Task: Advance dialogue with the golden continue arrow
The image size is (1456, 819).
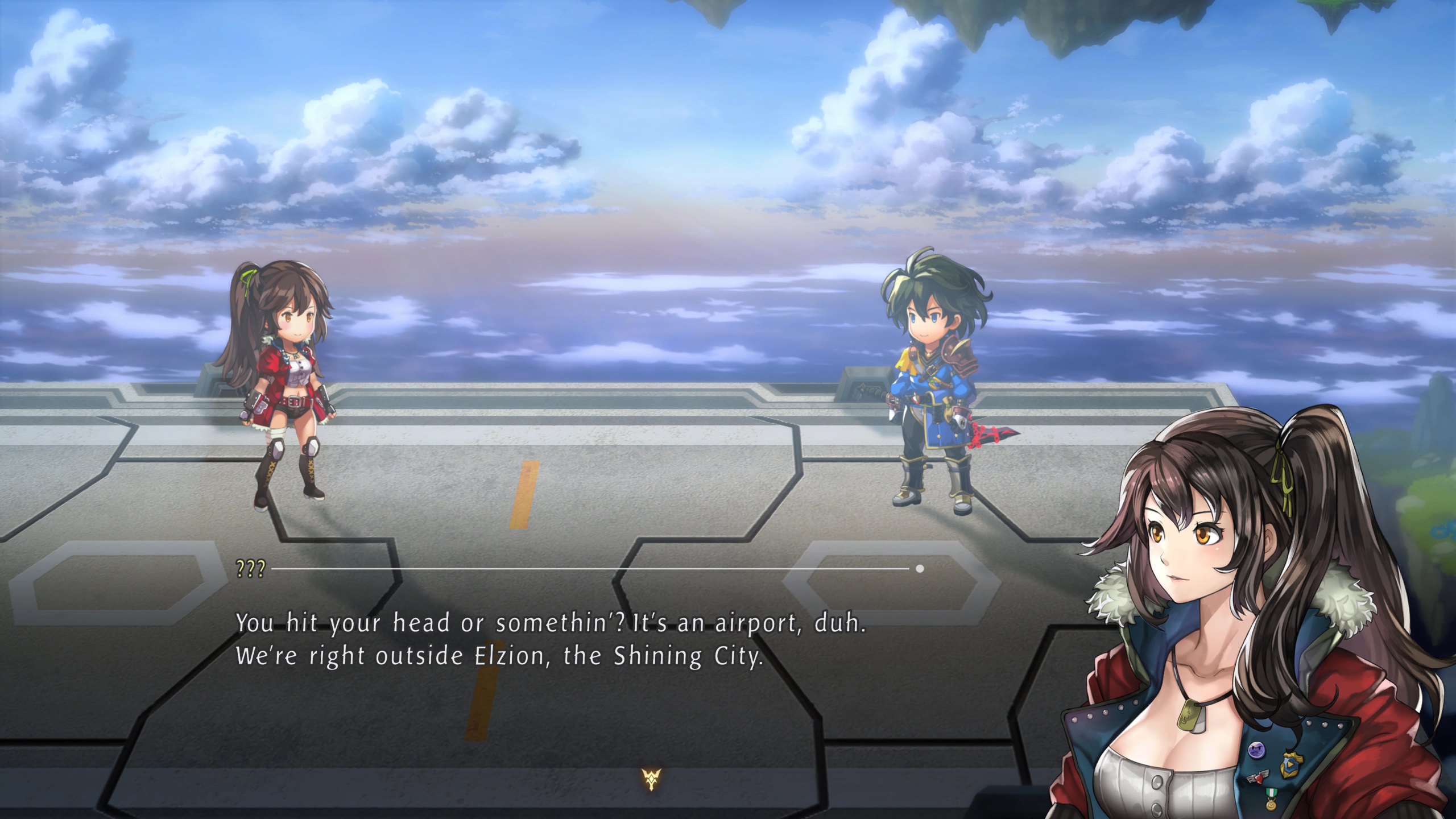Action: (x=650, y=779)
